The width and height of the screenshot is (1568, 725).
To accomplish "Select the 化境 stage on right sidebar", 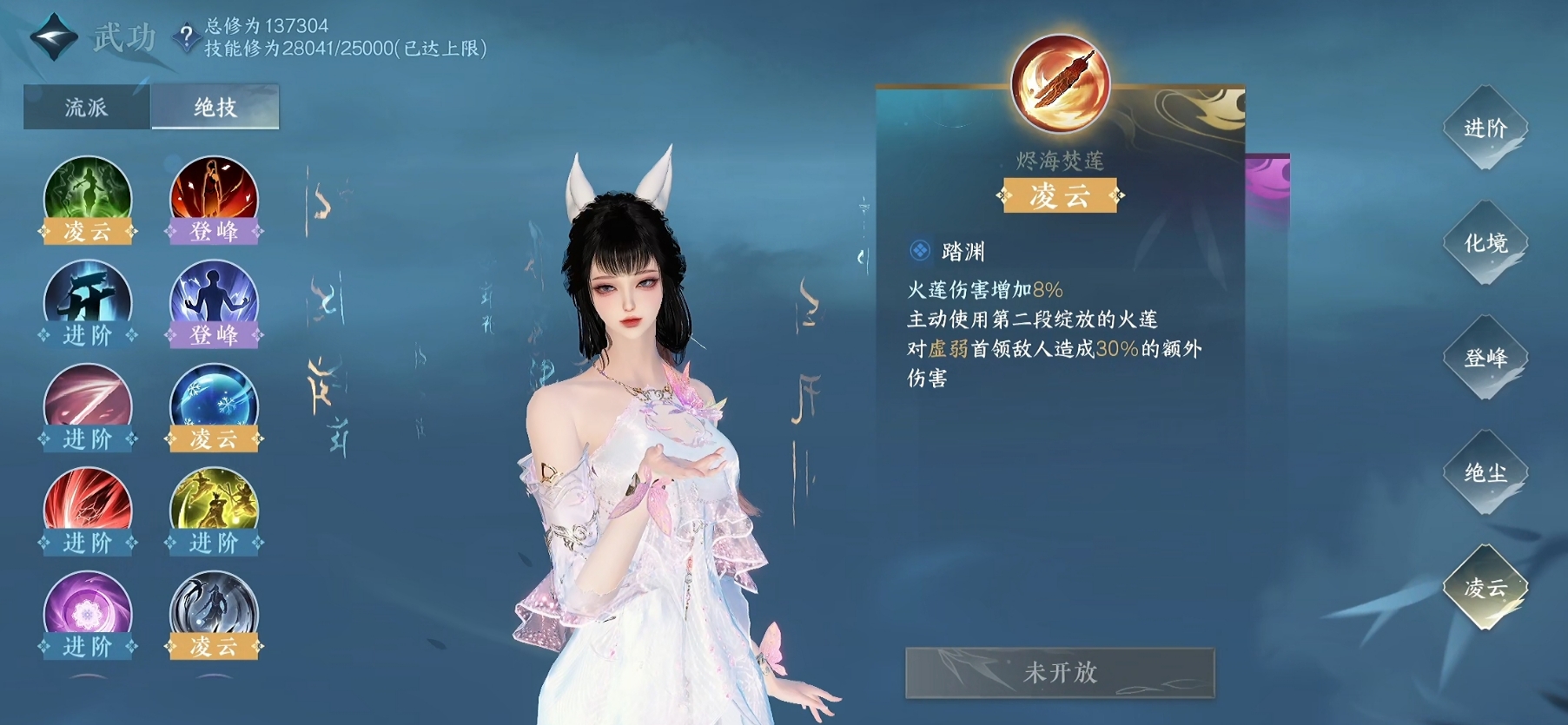I will [1485, 241].
